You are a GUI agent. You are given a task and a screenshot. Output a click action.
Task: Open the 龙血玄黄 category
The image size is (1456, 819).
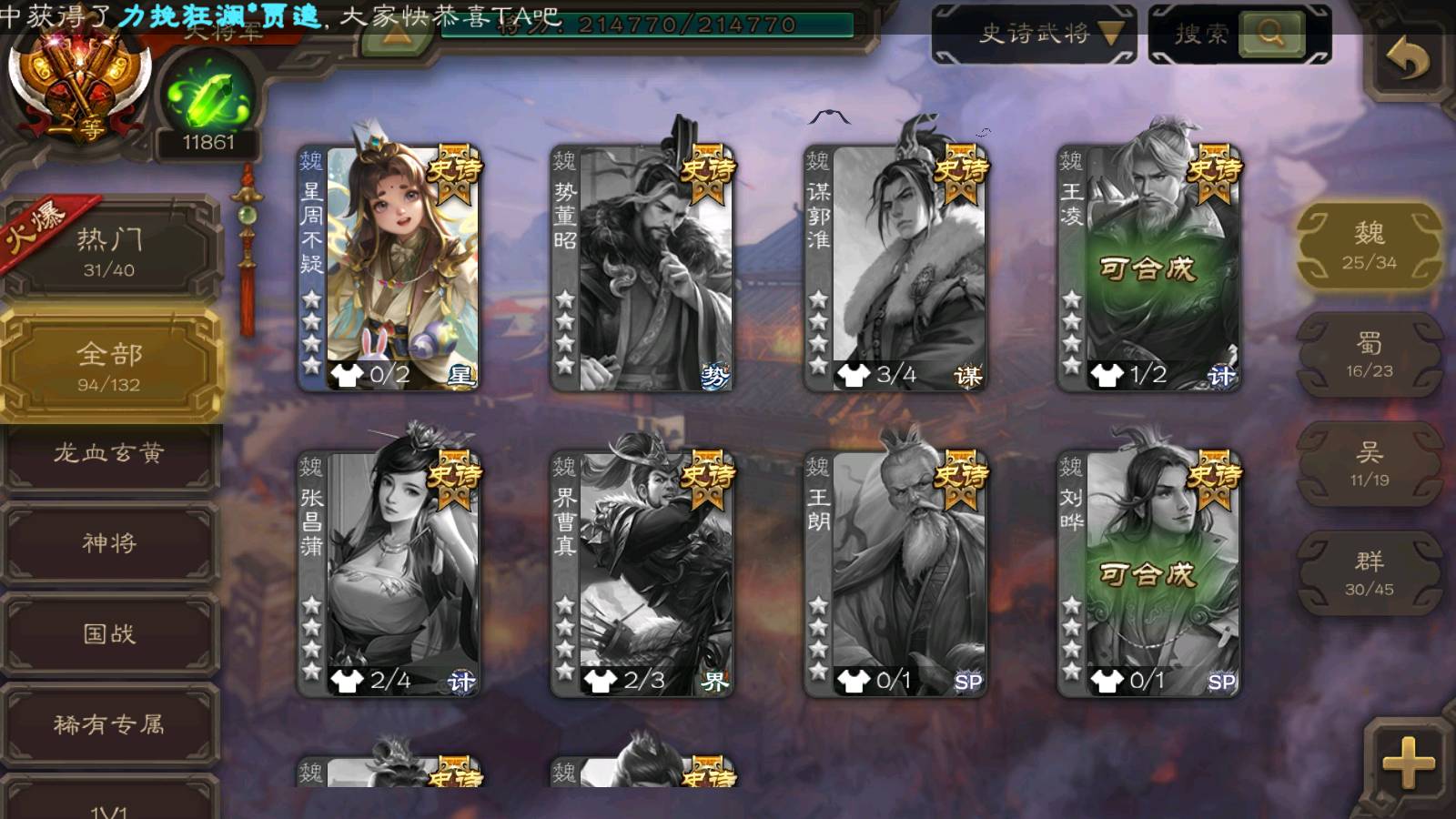click(x=109, y=453)
